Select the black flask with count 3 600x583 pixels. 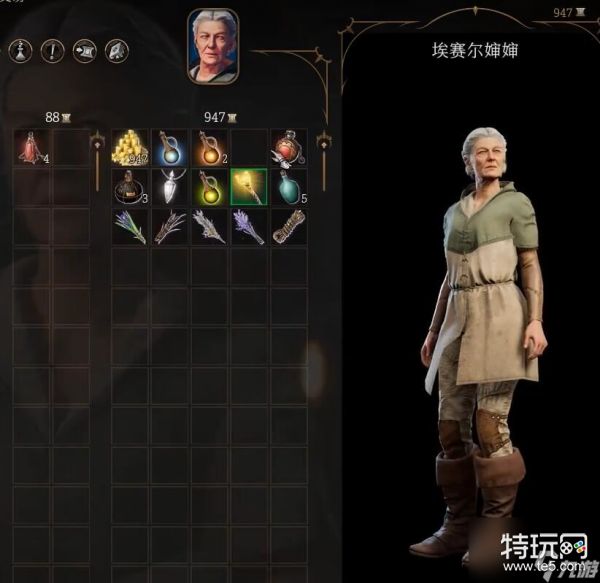click(x=129, y=186)
